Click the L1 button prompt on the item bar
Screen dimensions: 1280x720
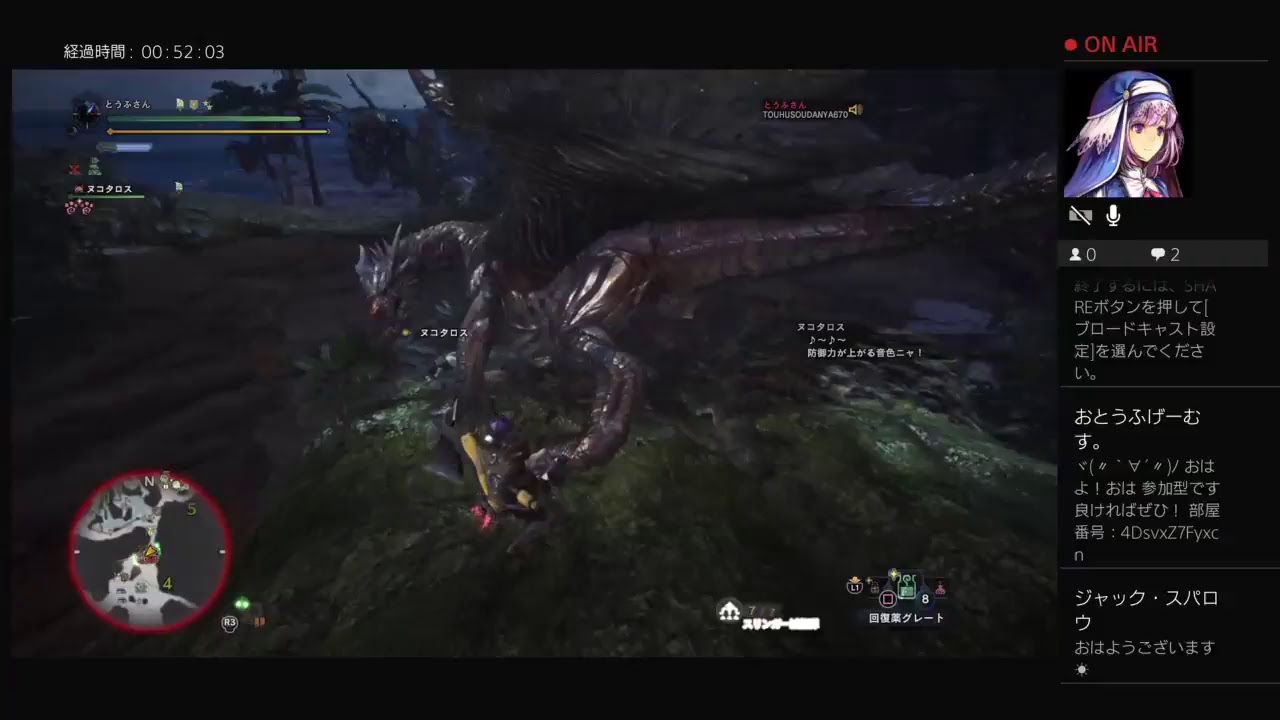tap(854, 588)
